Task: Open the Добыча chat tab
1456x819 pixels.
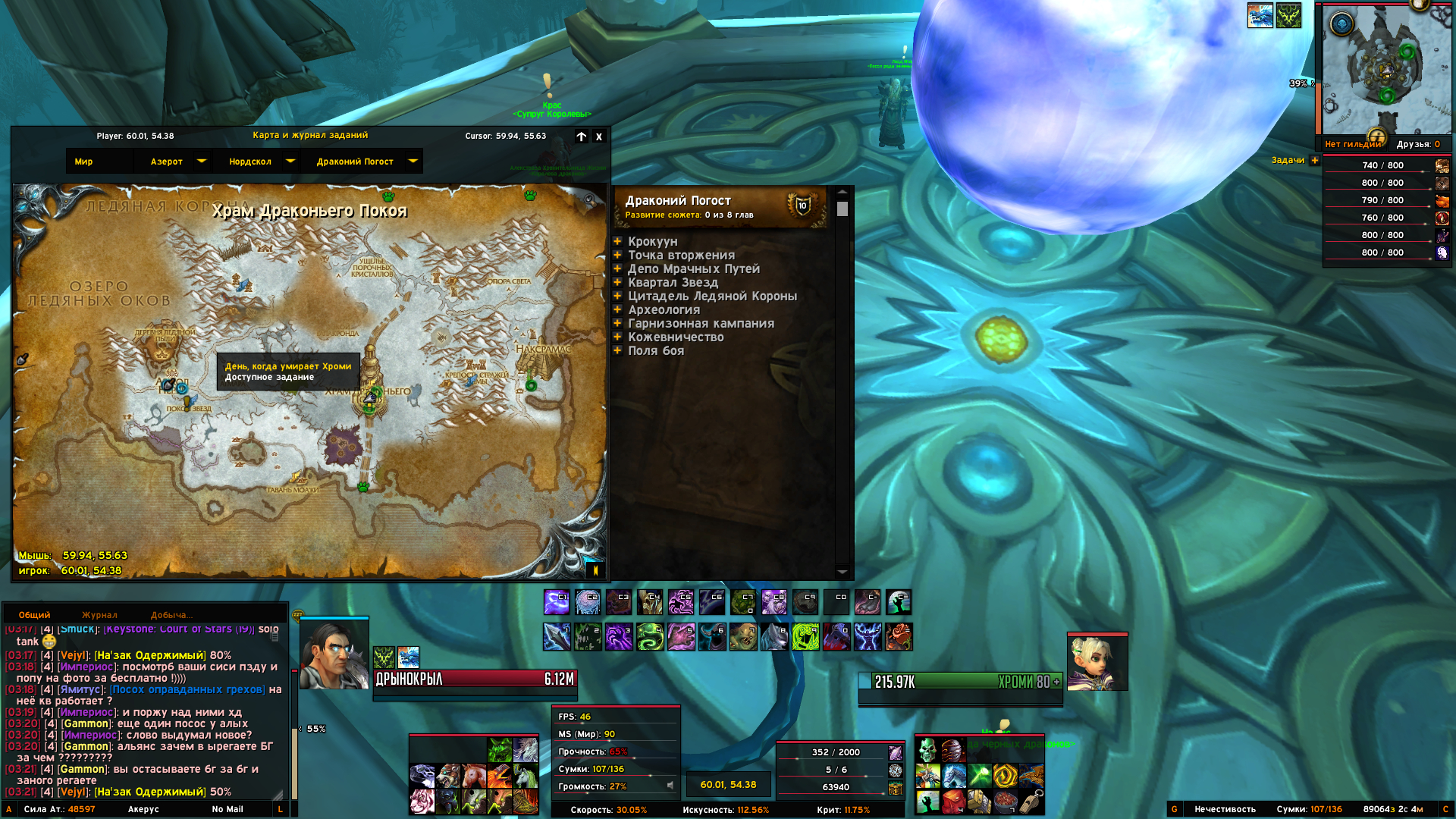Action: click(x=171, y=615)
